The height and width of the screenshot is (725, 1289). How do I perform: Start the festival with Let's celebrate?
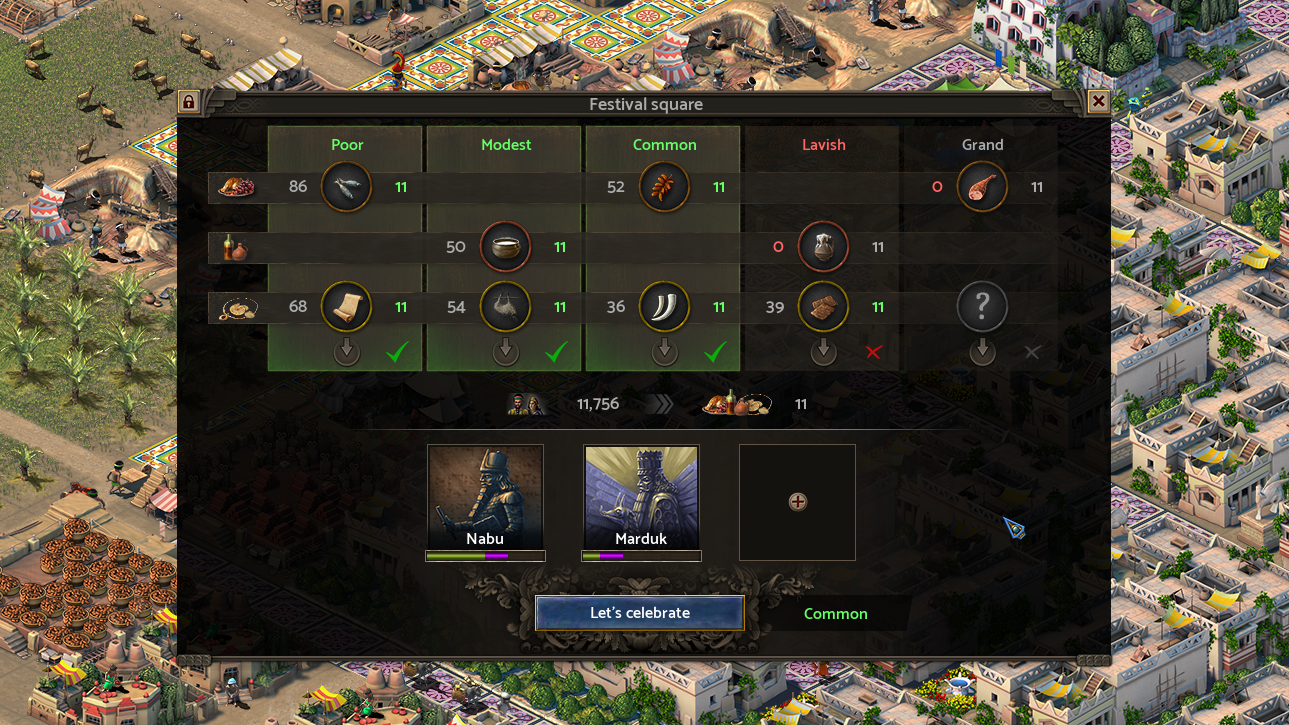640,613
